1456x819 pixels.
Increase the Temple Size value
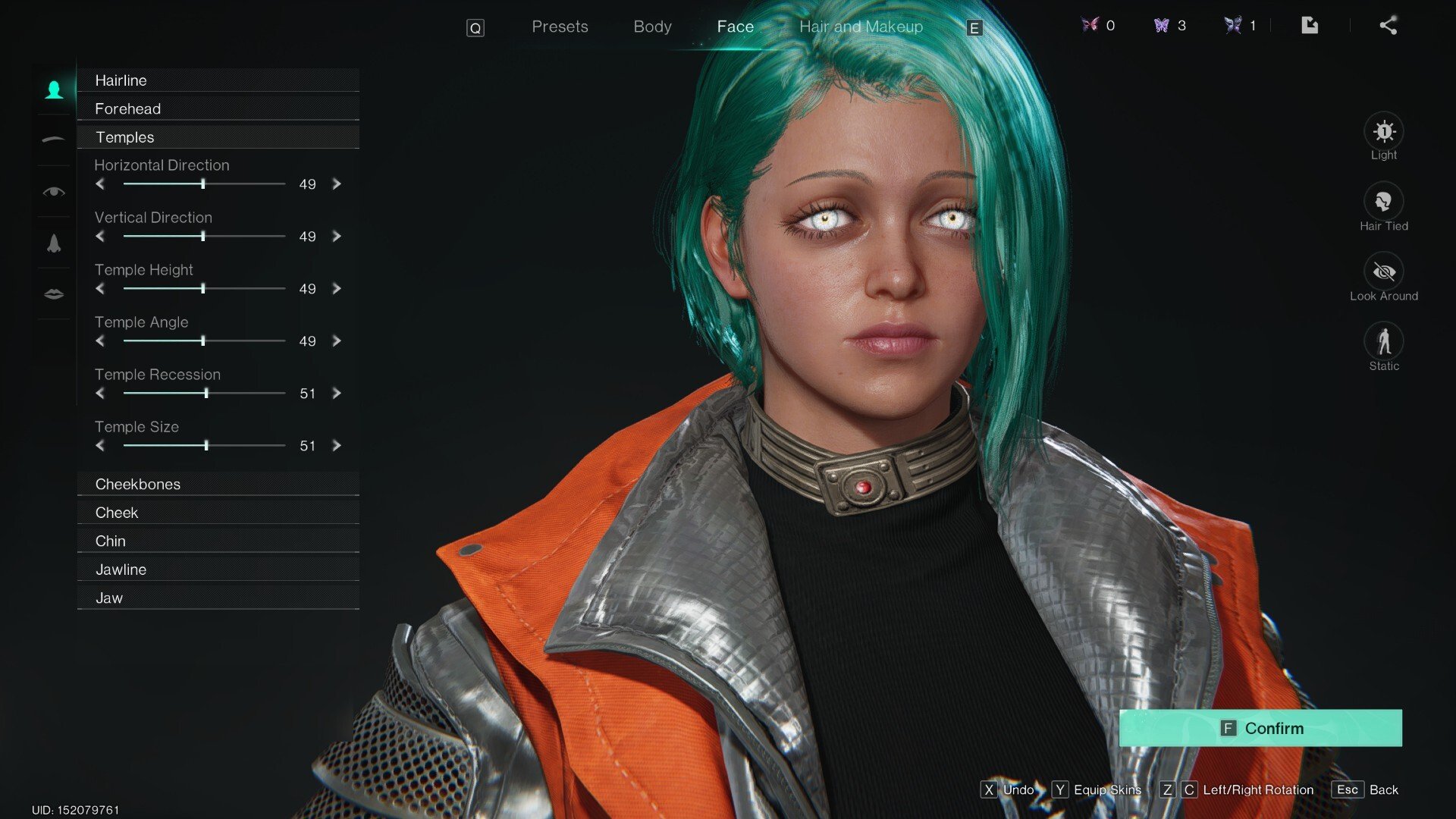pos(337,446)
